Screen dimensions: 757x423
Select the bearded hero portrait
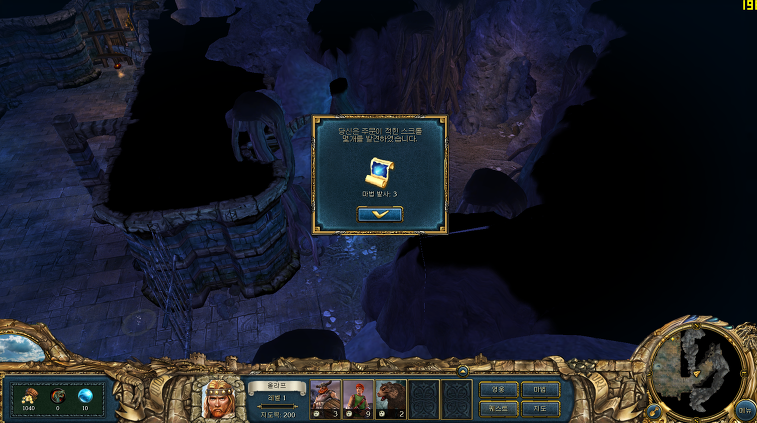click(x=218, y=399)
